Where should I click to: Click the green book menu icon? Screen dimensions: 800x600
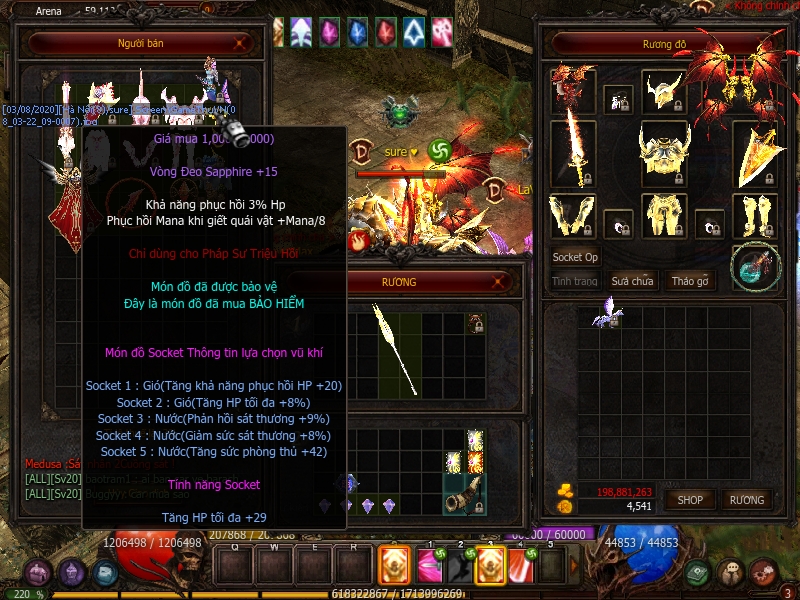(699, 572)
